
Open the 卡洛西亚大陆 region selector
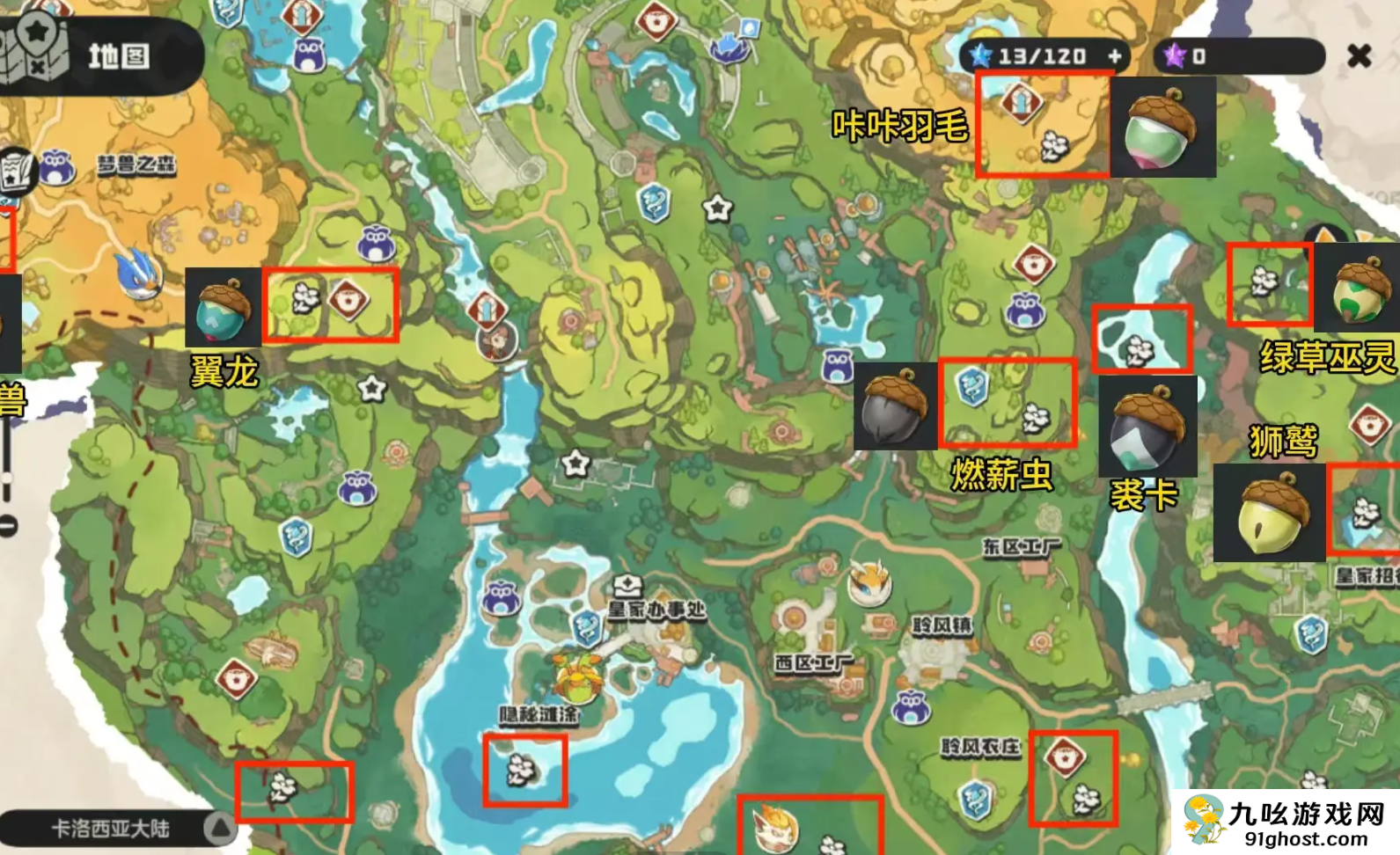coord(220,827)
